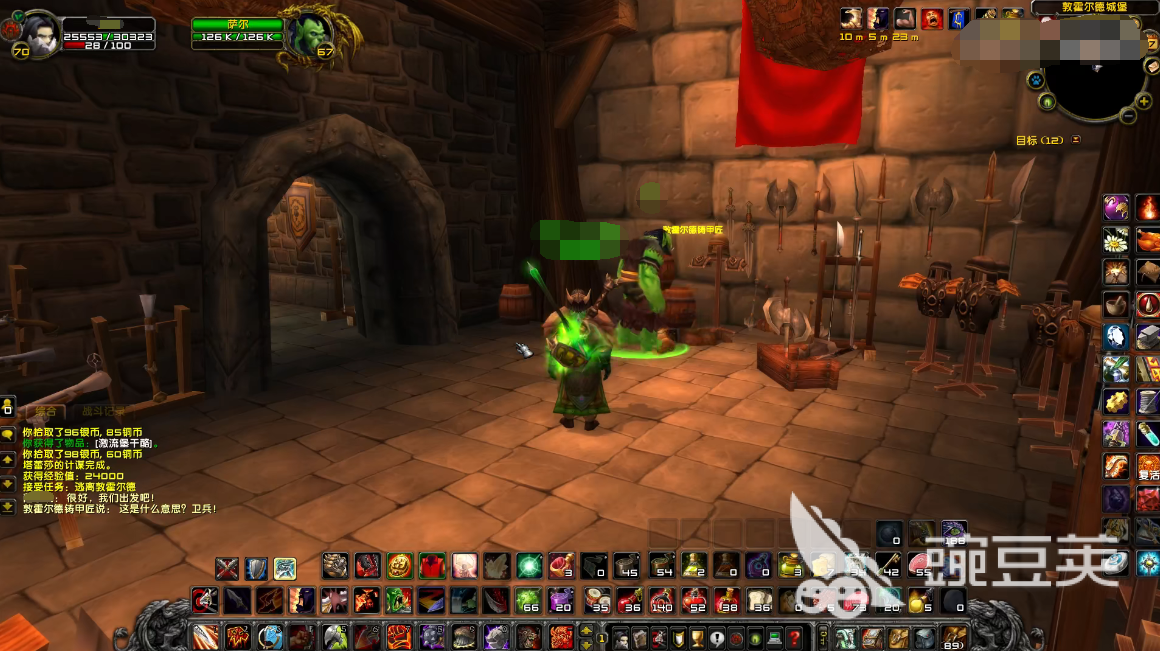Click the 敦霍尔德城堡 zone name header
This screenshot has width=1160, height=651.
pos(1093,7)
